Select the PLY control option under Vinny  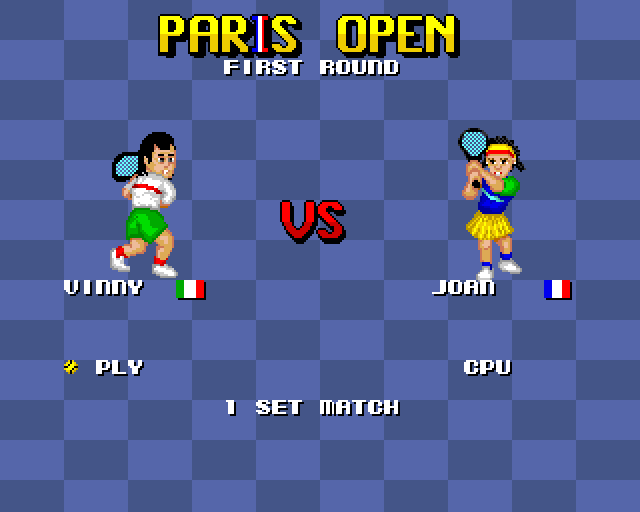click(118, 367)
